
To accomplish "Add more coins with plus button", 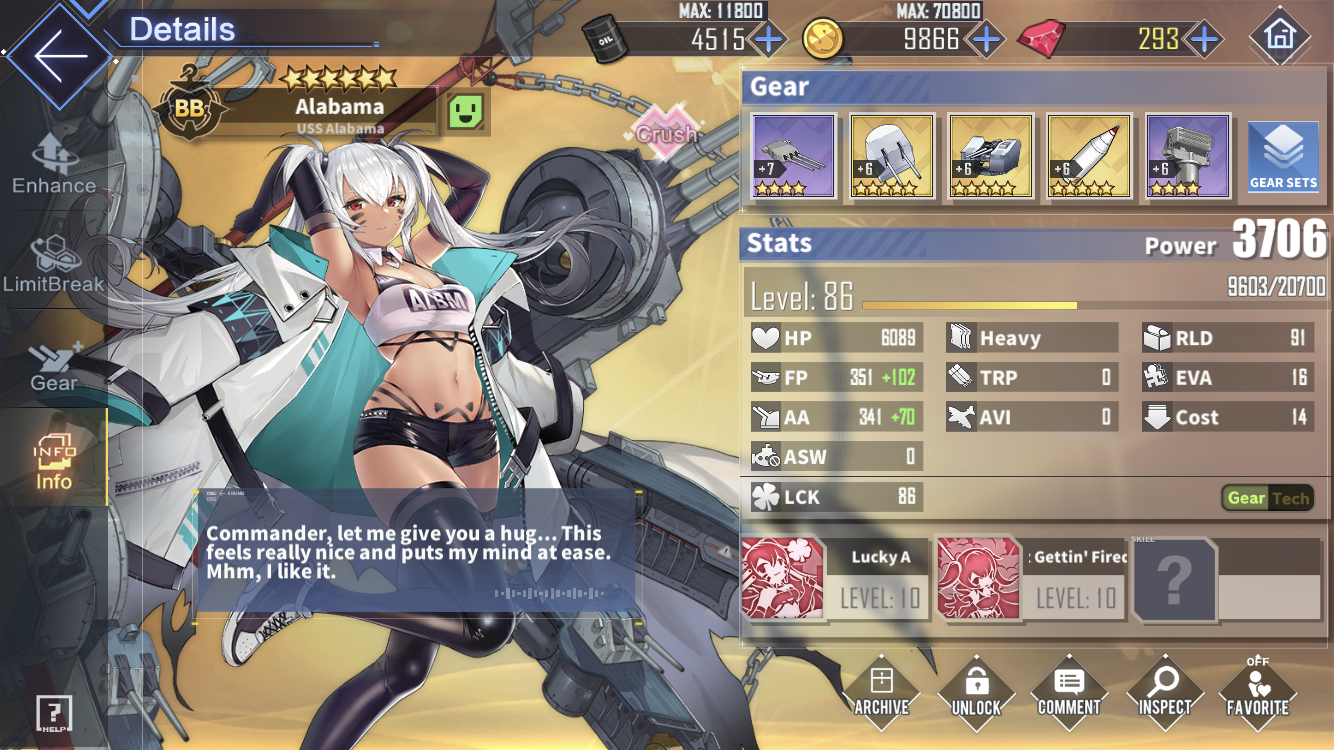I will [986, 39].
